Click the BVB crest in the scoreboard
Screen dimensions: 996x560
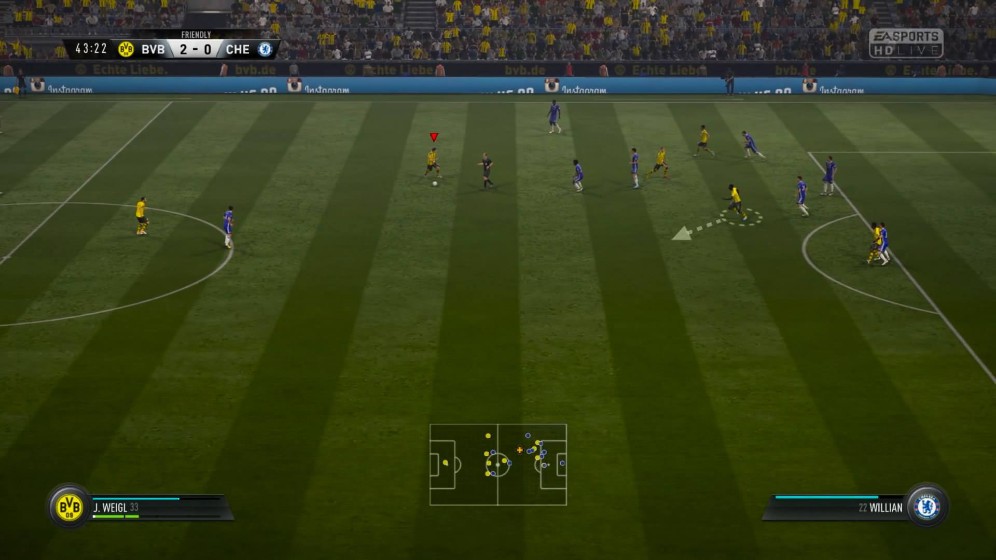(126, 48)
